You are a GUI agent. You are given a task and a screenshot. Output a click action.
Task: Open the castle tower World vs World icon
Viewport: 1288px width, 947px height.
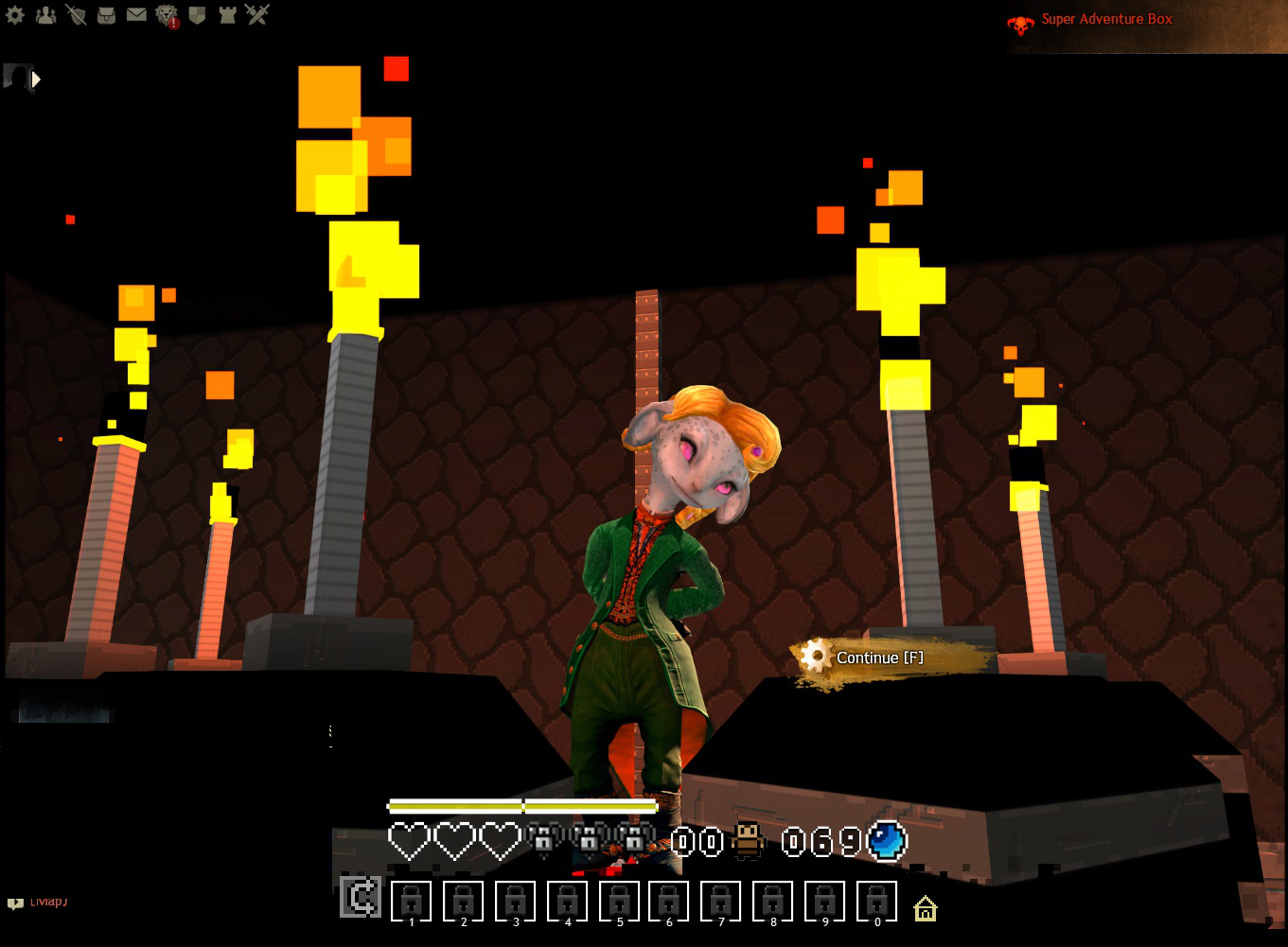point(227,15)
